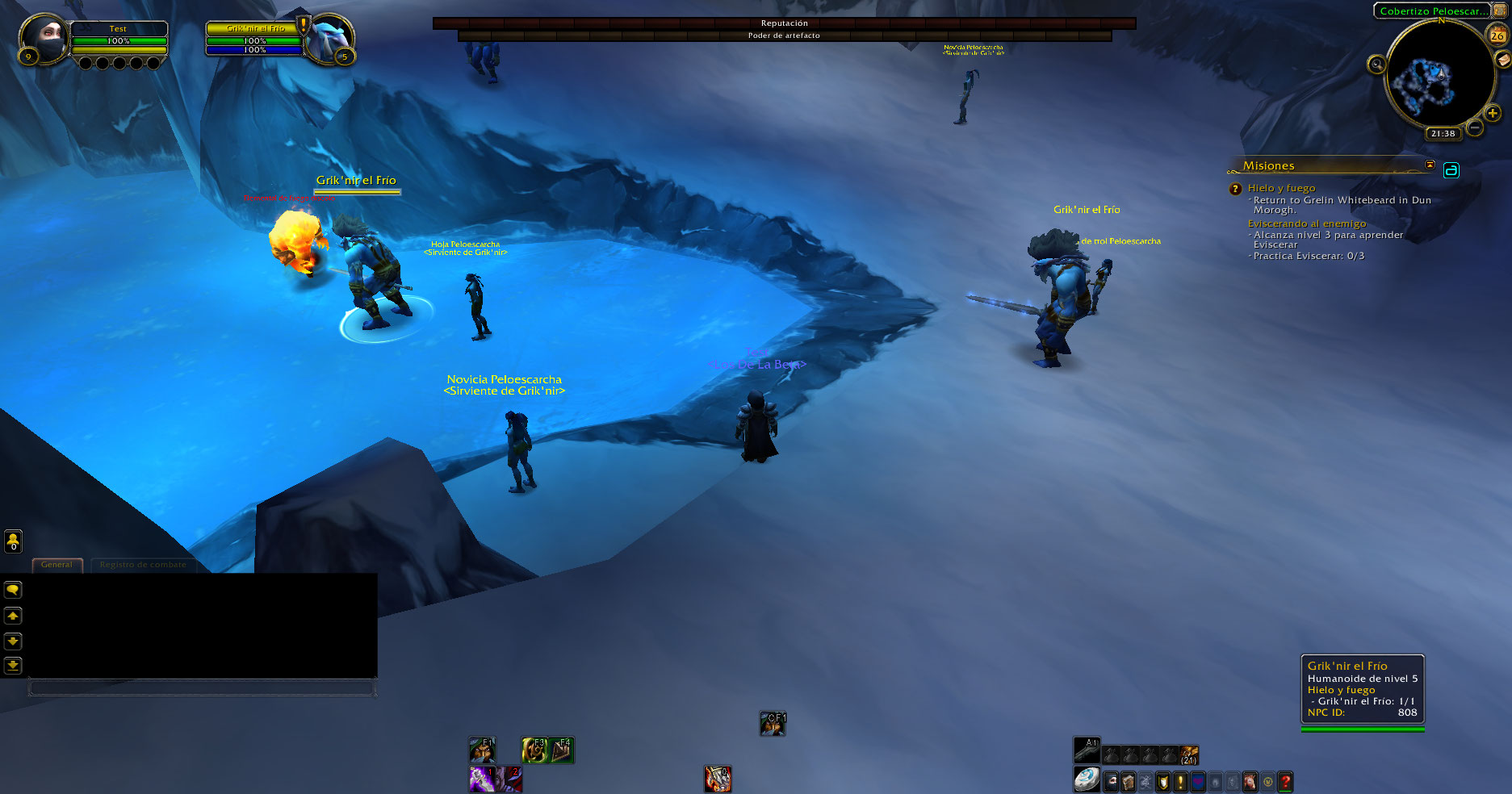Image resolution: width=1512 pixels, height=794 pixels.
Task: Activate the F3 golden swirl ability
Action: [x=534, y=750]
